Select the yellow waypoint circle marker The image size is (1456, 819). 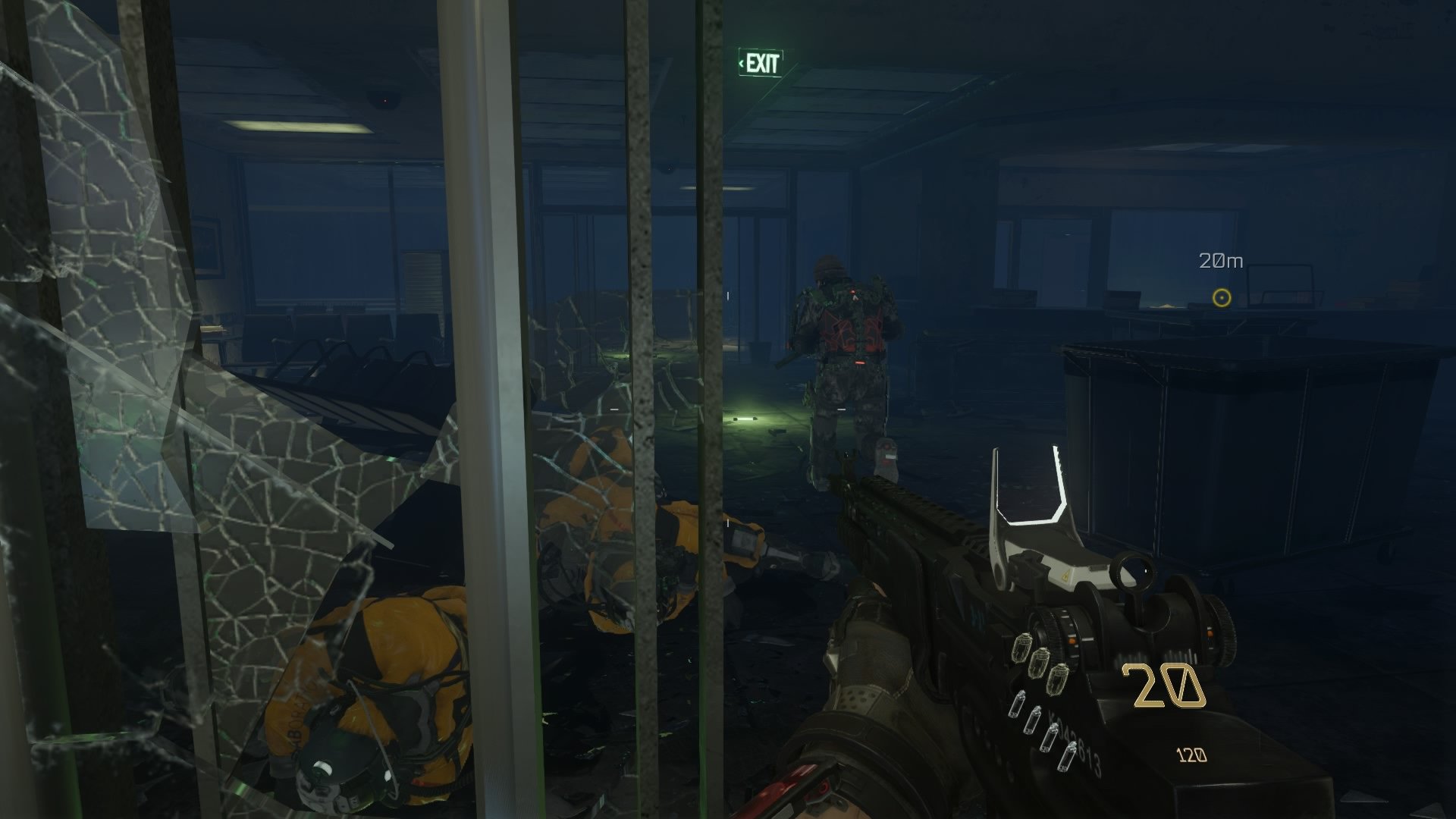point(1223,299)
